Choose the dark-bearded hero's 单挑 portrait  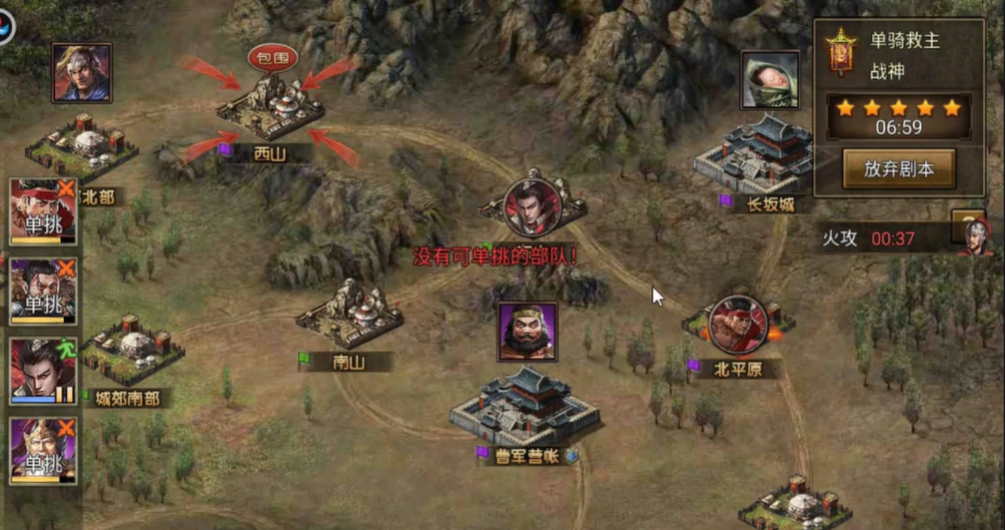coord(42,291)
